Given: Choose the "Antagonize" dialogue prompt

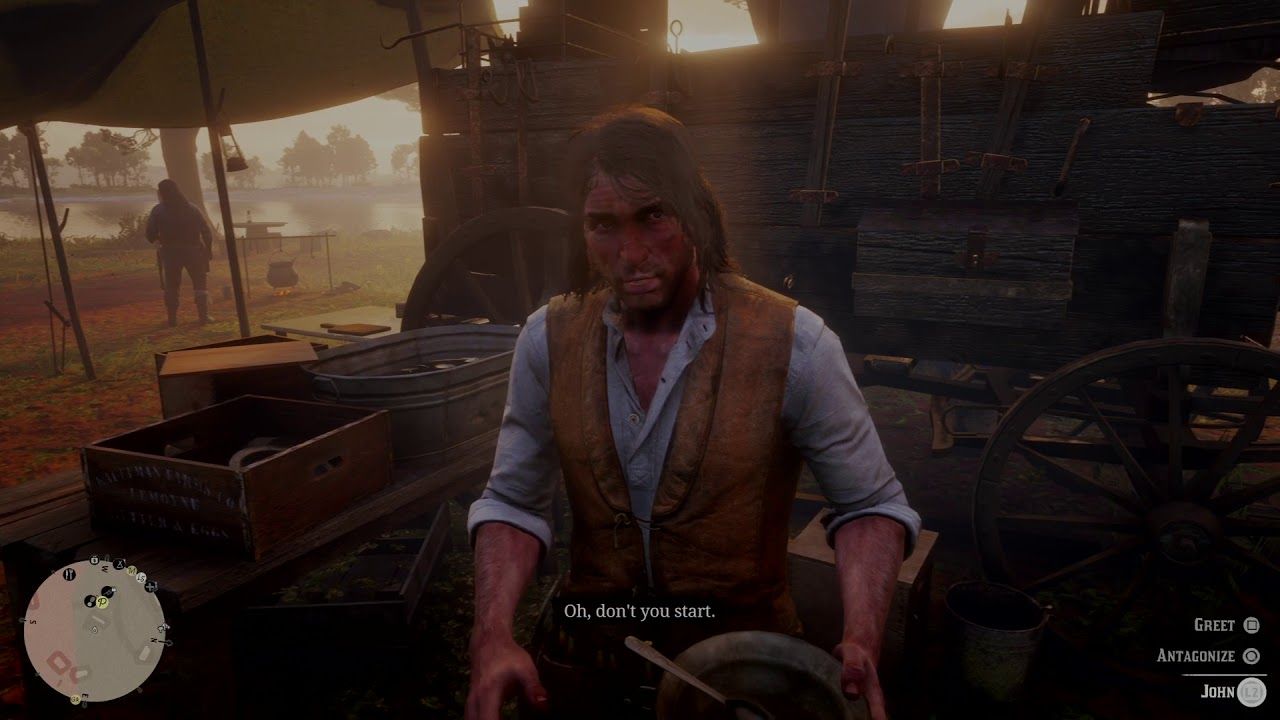Looking at the screenshot, I should [1196, 656].
